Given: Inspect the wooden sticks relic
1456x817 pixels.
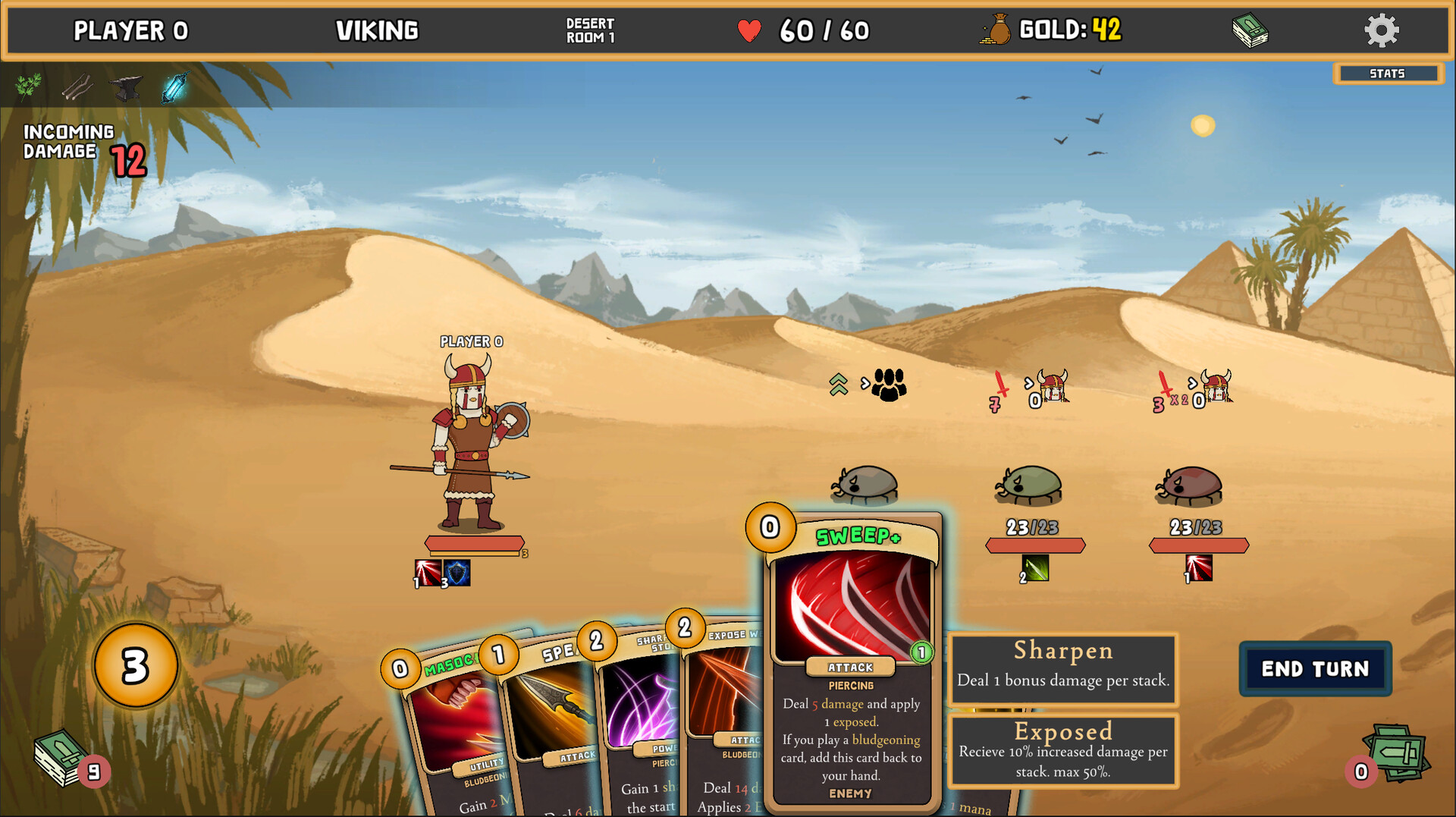Looking at the screenshot, I should 77,87.
